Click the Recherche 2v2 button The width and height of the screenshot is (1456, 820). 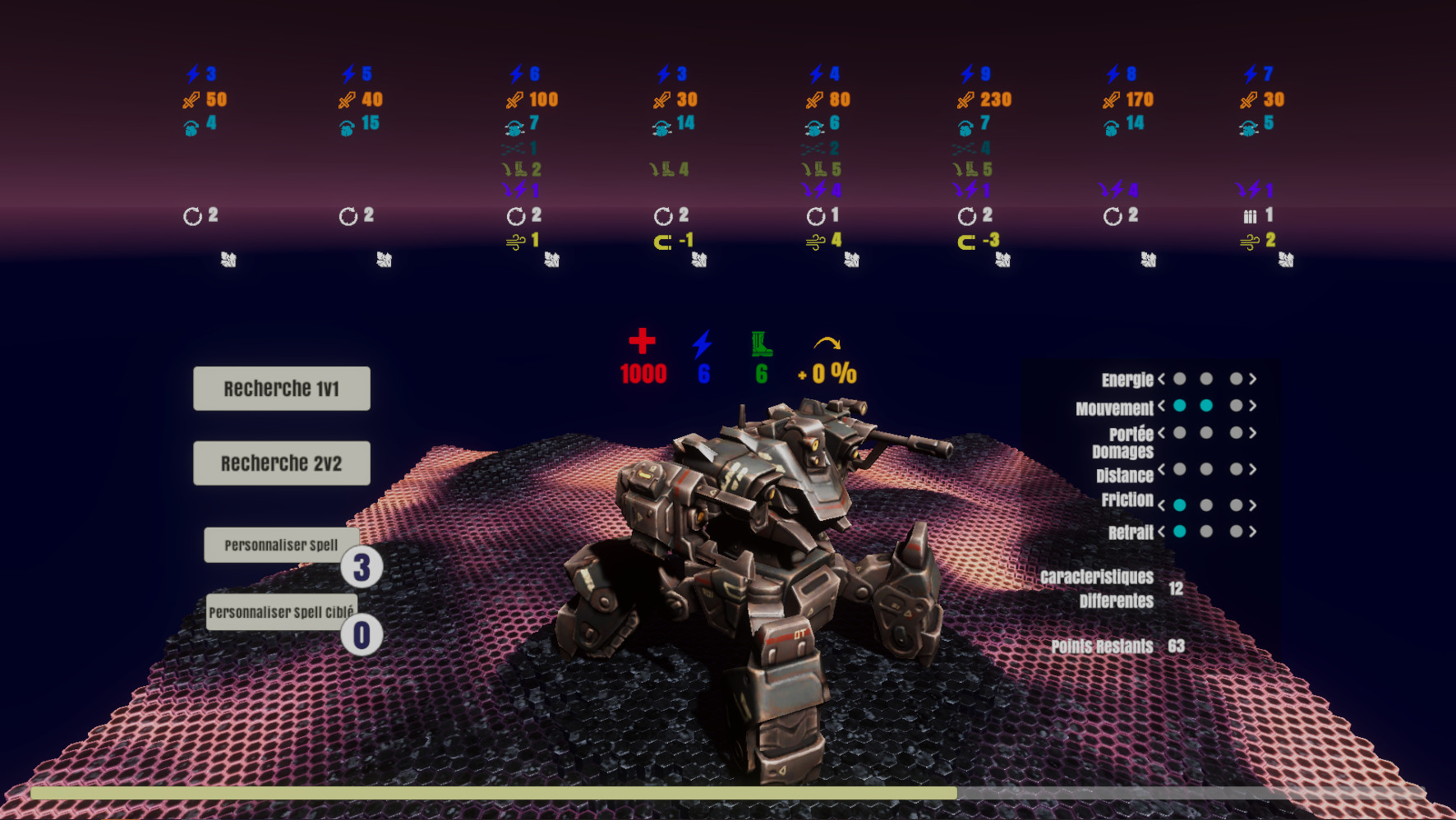tap(281, 462)
